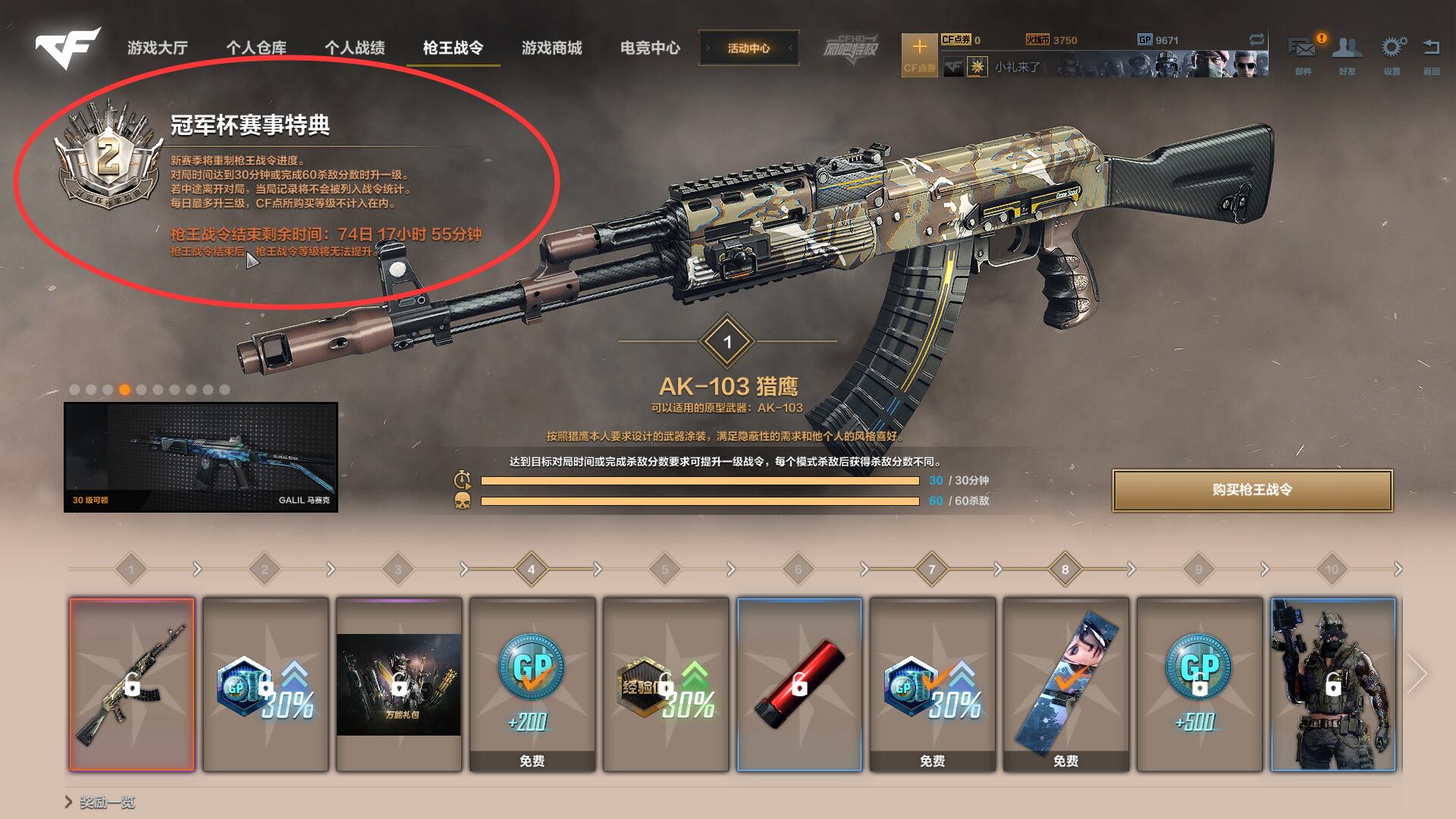1456x819 pixels.
Task: Switch to the 个人仓库 tab
Action: [x=256, y=48]
